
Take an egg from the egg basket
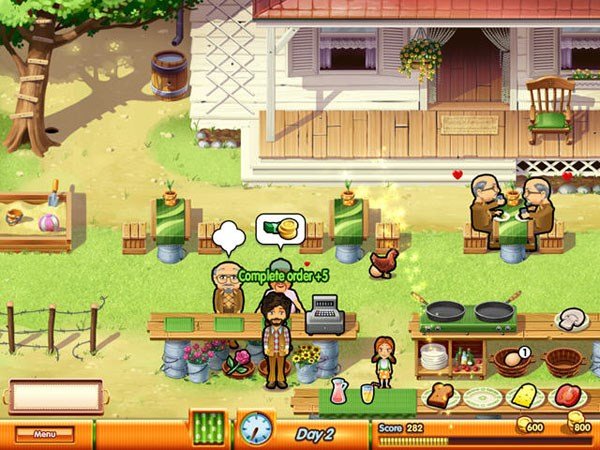[x=510, y=359]
